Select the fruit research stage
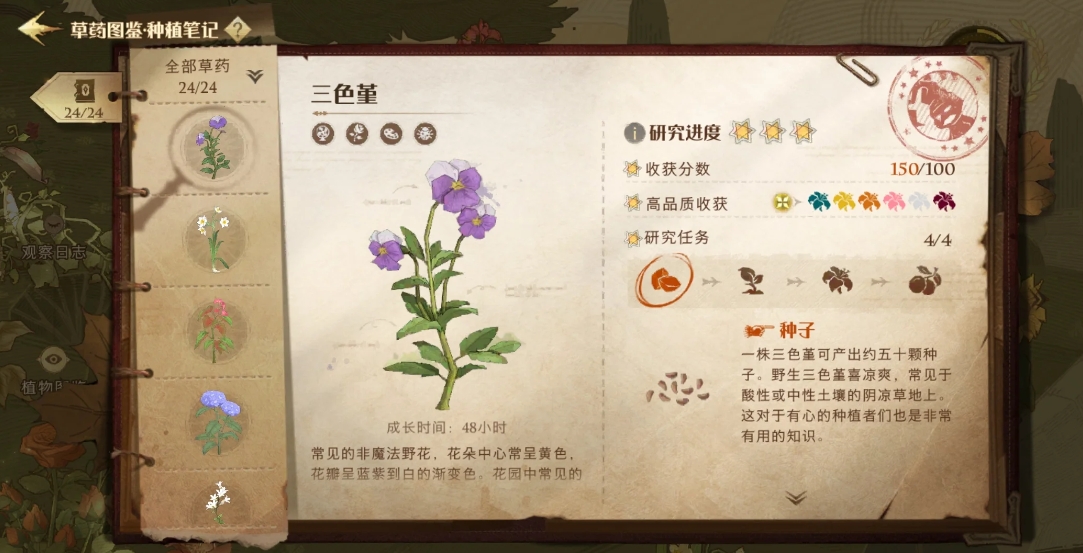 [x=923, y=281]
